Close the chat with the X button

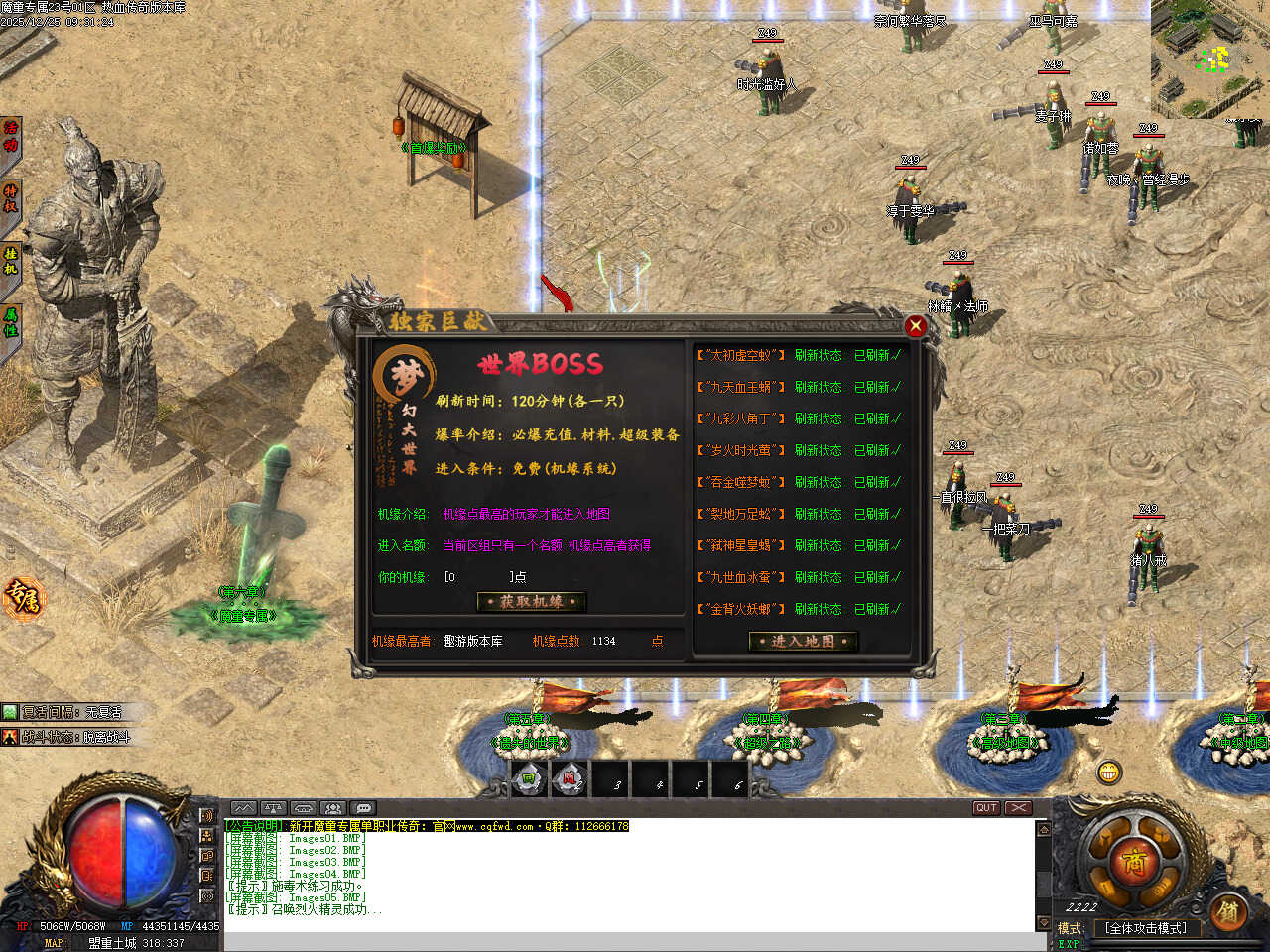click(x=1019, y=808)
